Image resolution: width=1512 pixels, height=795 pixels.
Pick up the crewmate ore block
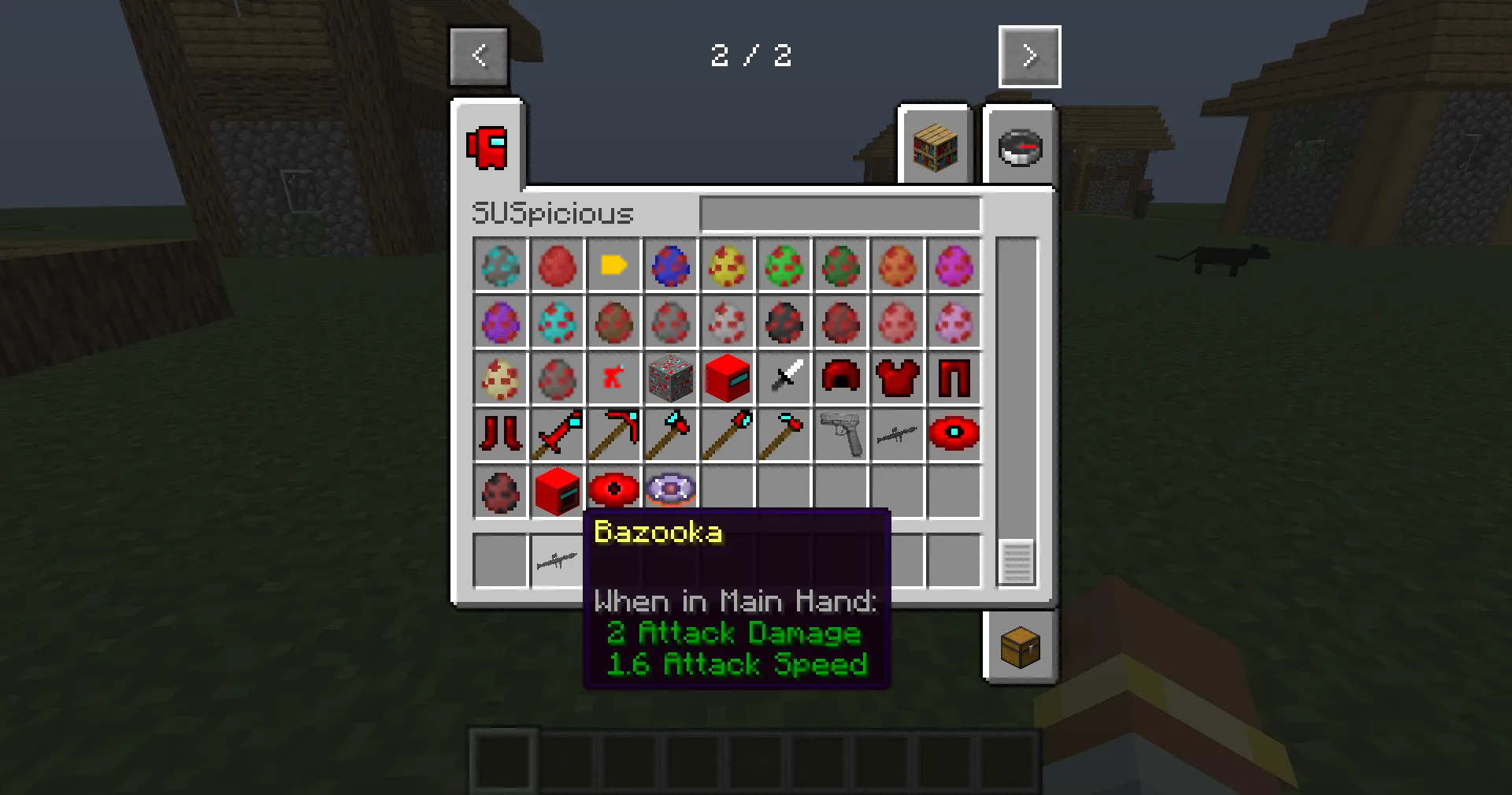coord(671,377)
